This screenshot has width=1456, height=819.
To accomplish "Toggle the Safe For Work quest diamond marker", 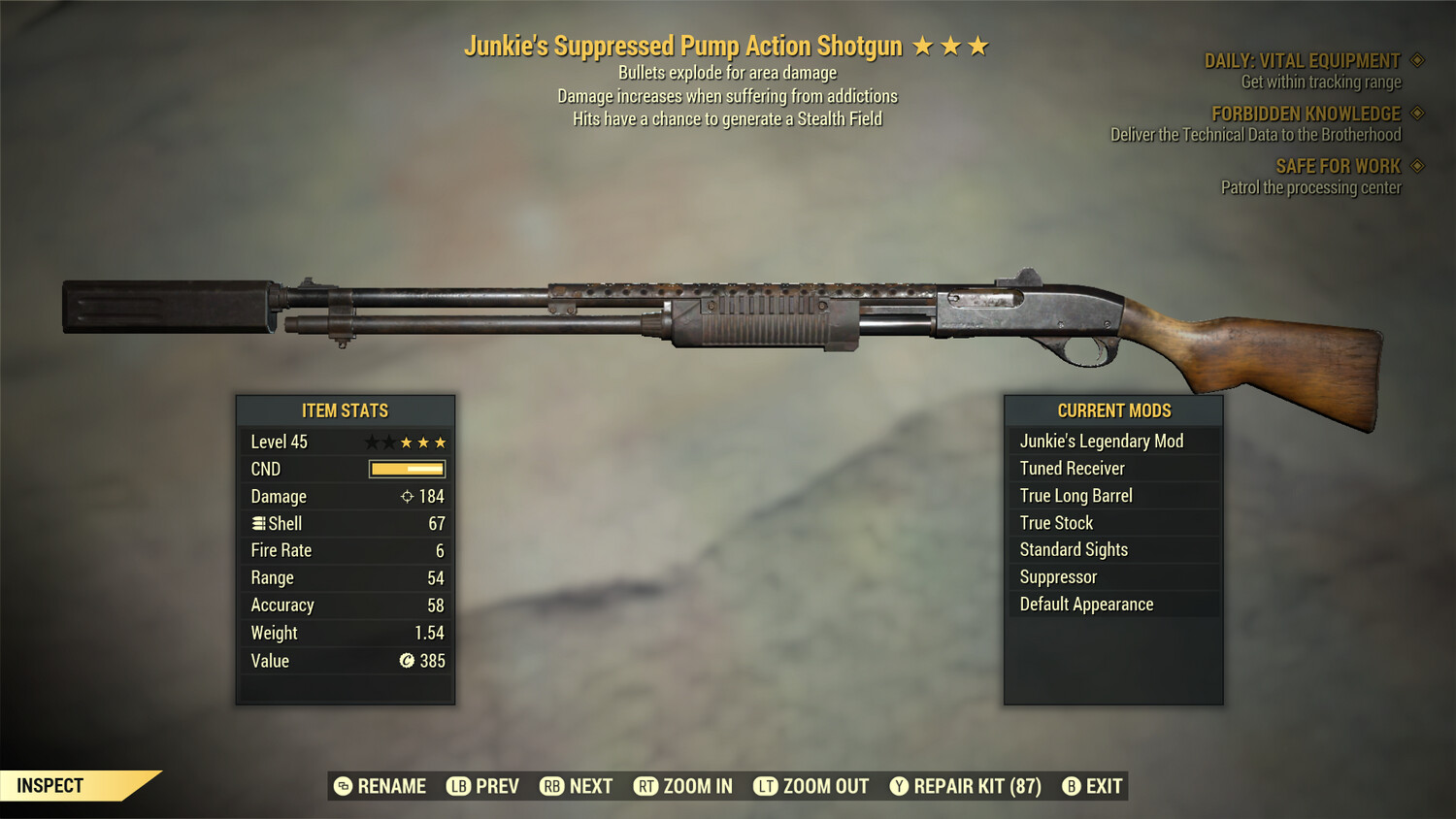I will coord(1415,166).
